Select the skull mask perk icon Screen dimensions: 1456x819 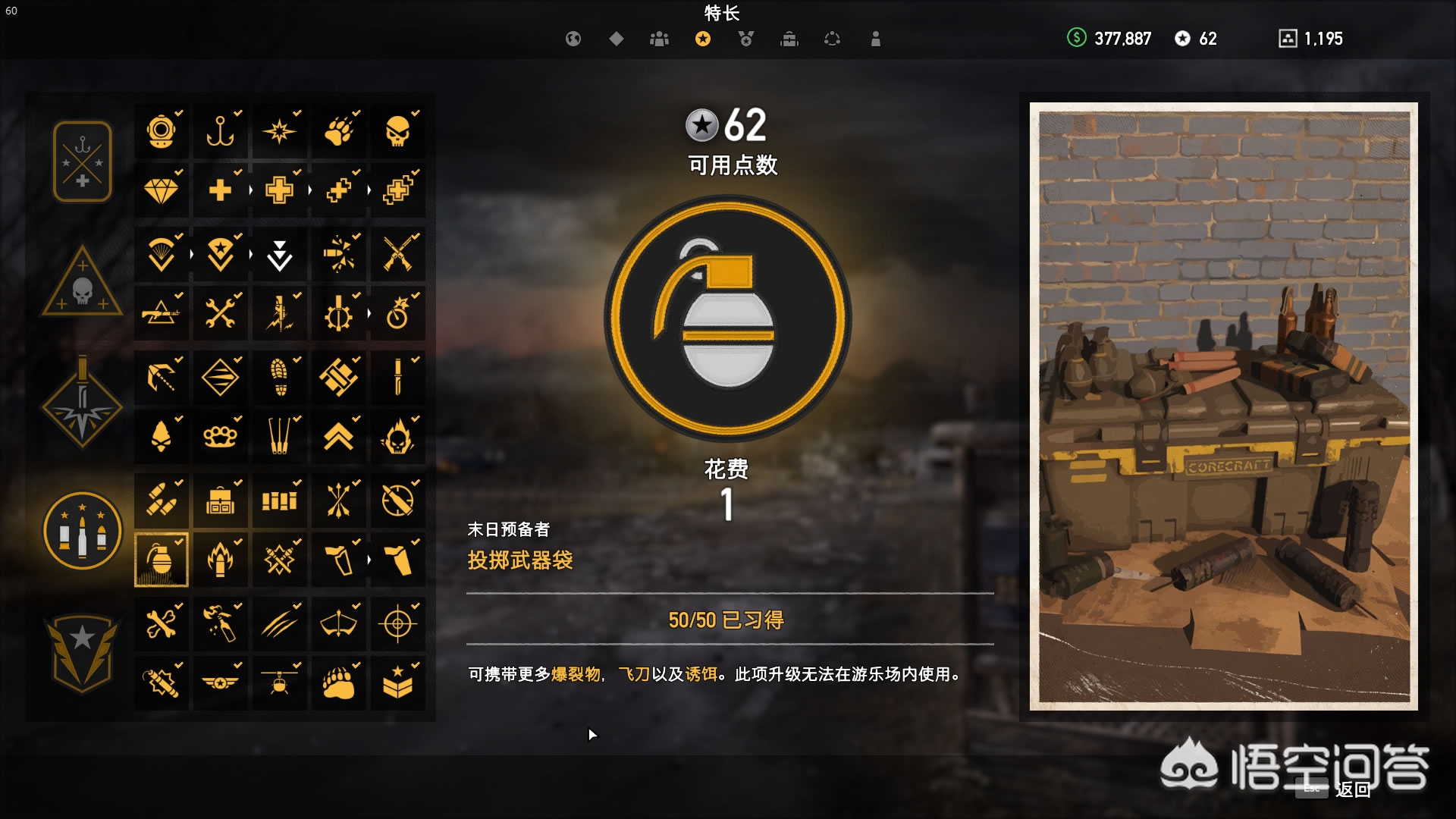(x=398, y=132)
